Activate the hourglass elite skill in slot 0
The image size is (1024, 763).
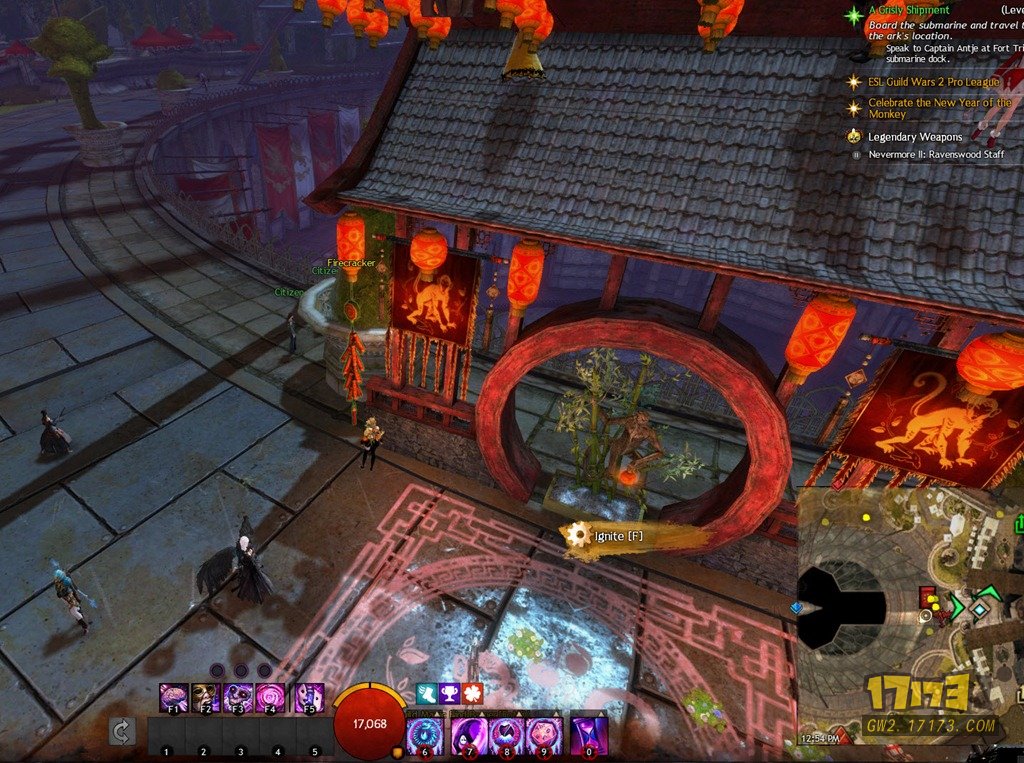pyautogui.click(x=588, y=736)
